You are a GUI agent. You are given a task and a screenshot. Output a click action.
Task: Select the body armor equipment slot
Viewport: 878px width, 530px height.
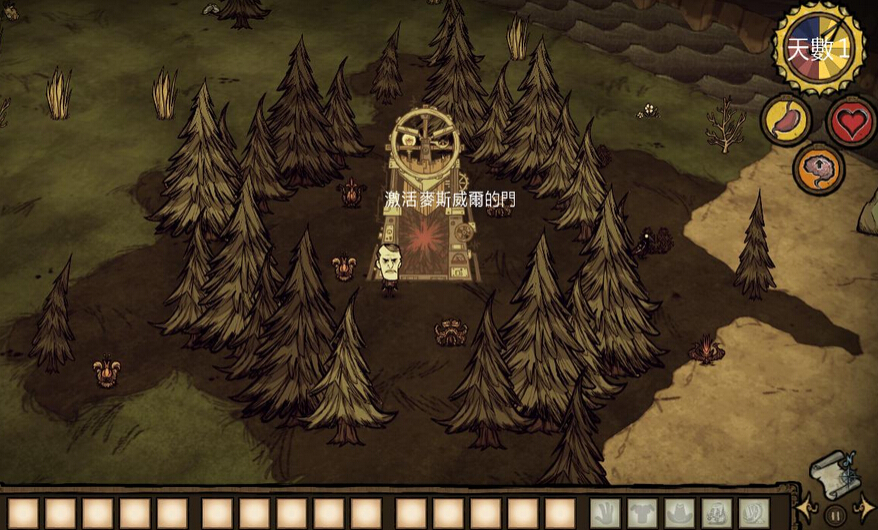point(641,513)
